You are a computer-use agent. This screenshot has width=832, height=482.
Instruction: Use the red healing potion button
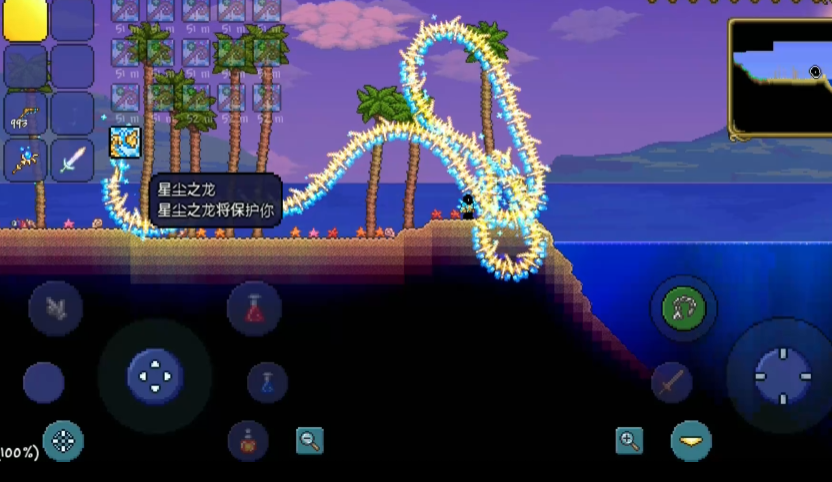tap(254, 308)
